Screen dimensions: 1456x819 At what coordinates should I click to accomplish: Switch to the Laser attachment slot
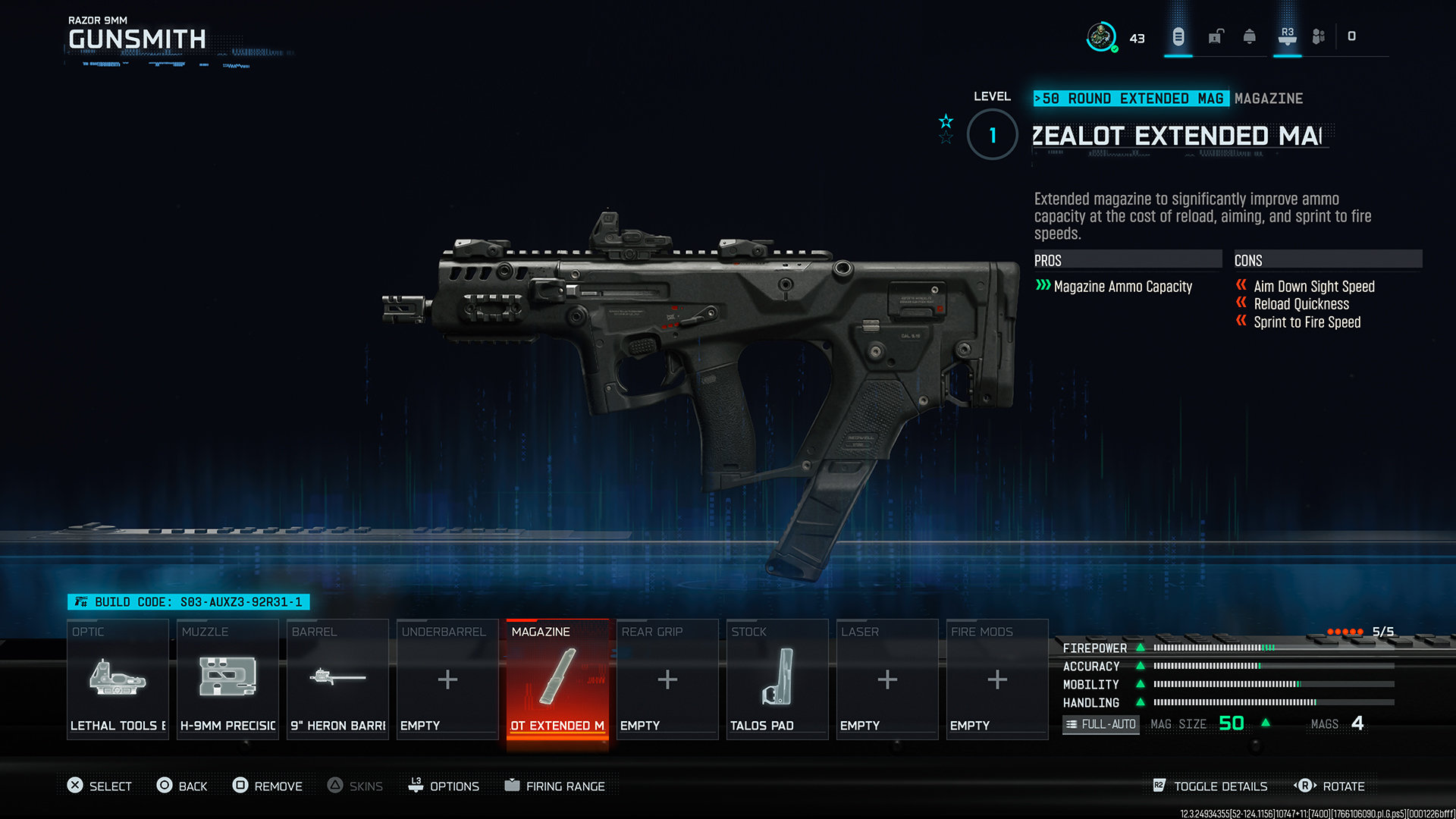[886, 679]
